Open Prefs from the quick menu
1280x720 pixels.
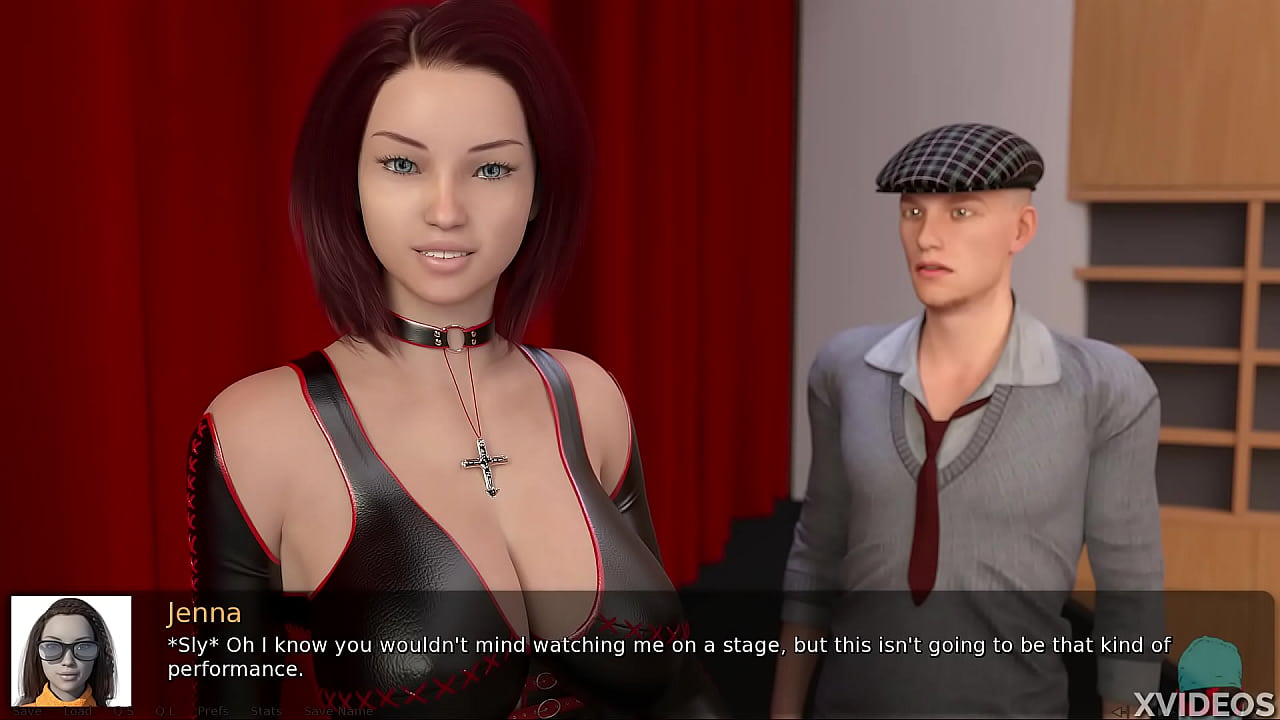213,711
